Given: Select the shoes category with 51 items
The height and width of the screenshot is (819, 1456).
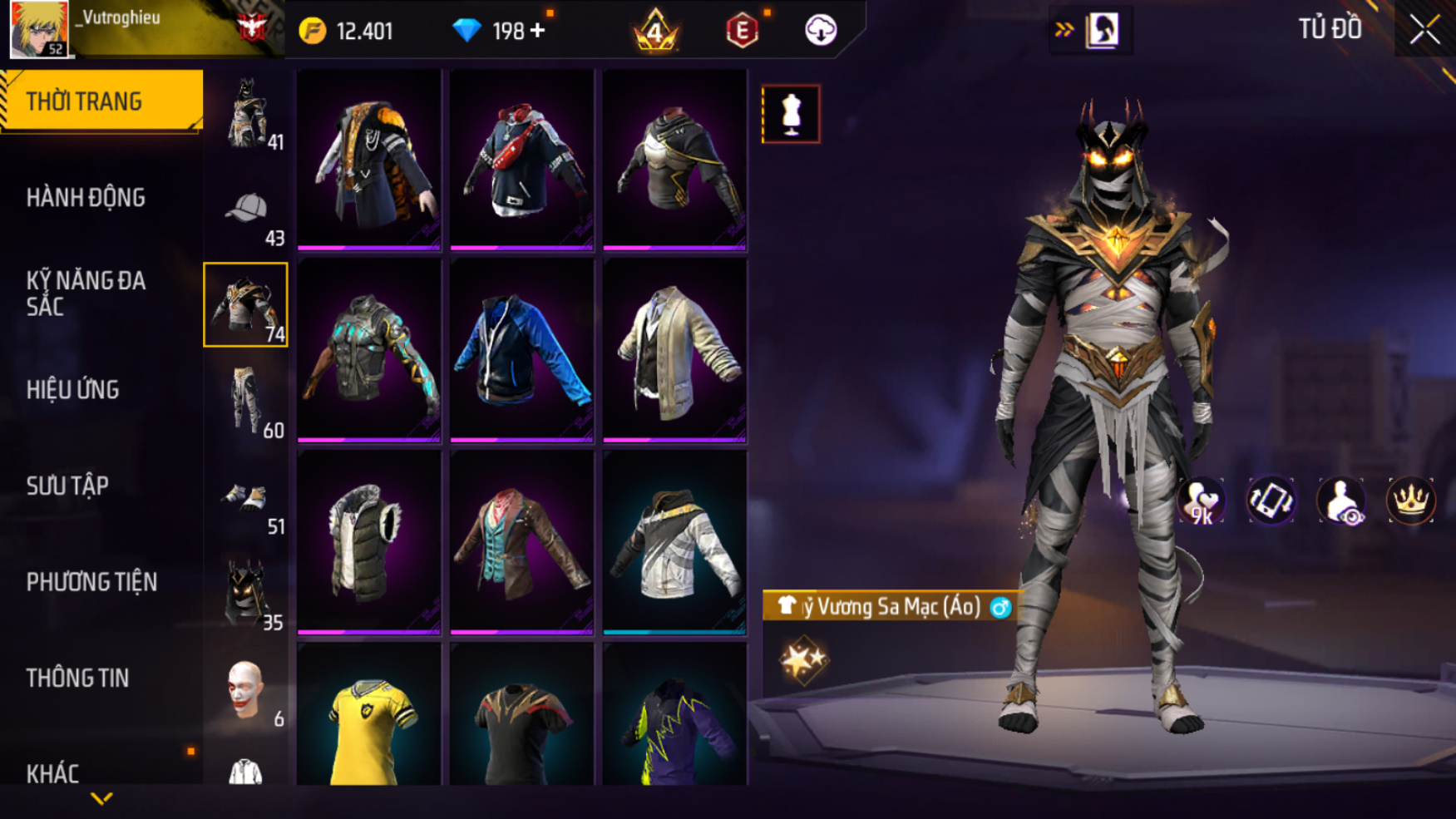Looking at the screenshot, I should pos(247,501).
